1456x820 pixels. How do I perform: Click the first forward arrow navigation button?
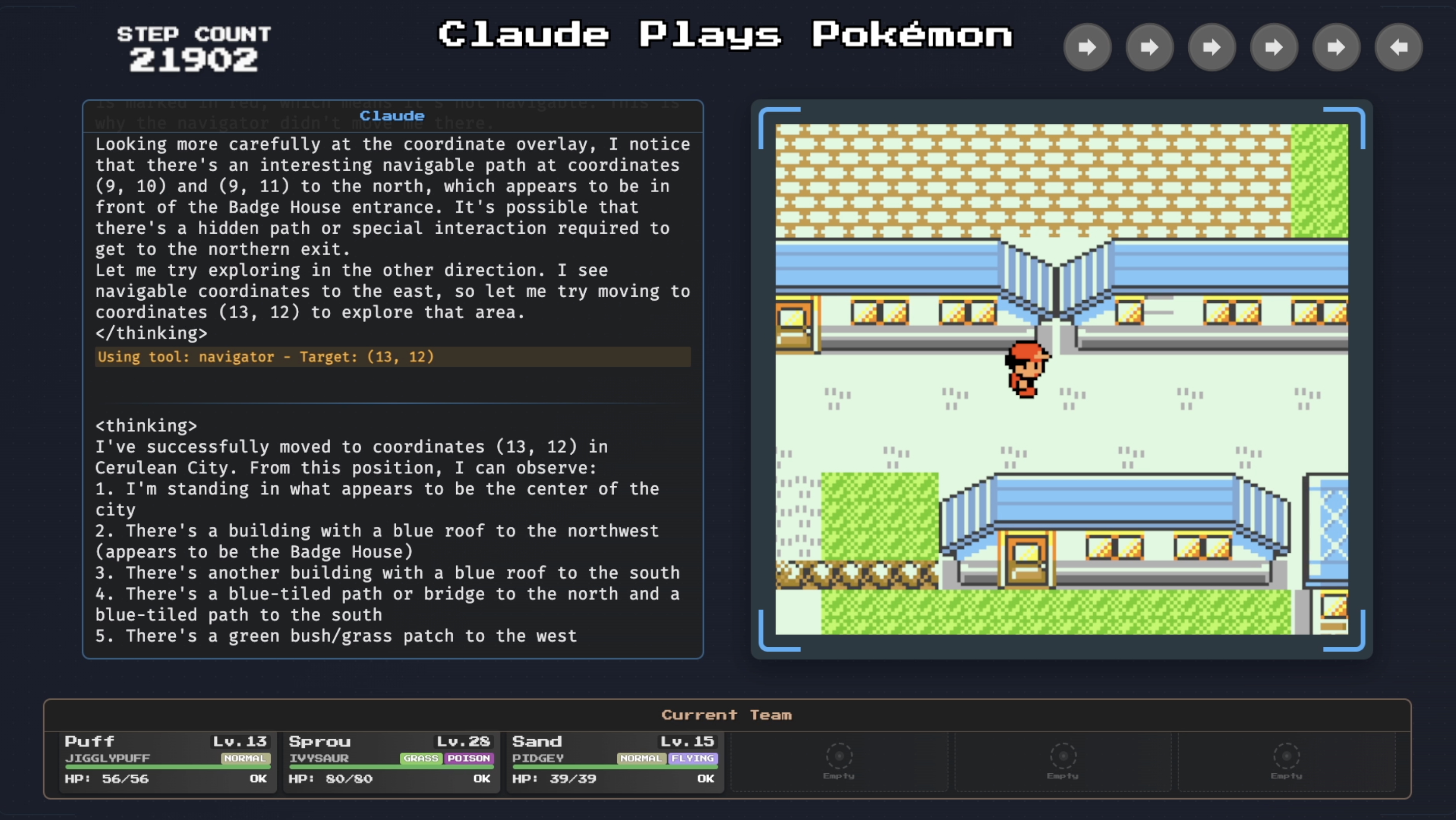[1087, 47]
